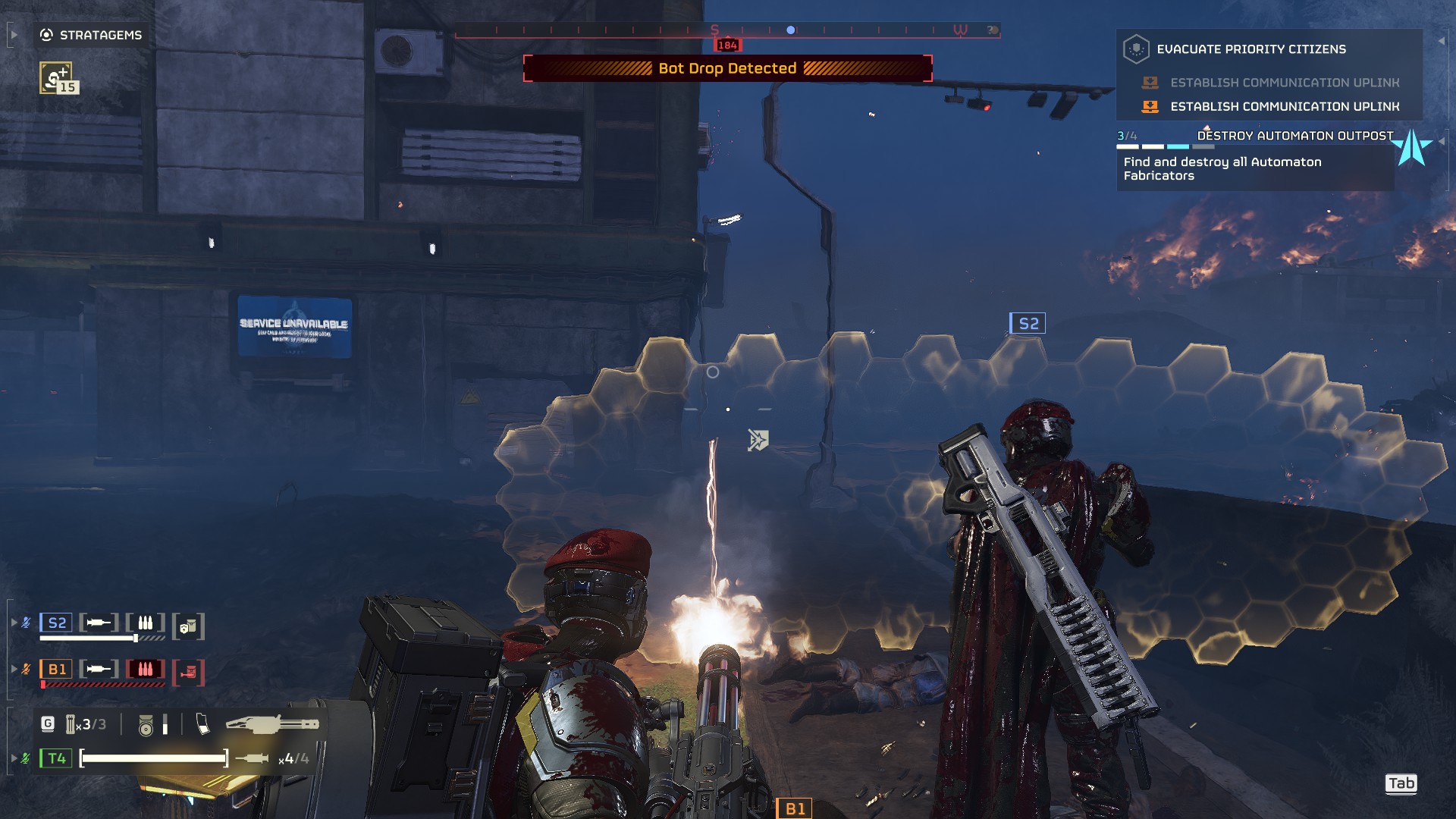The height and width of the screenshot is (819, 1456).
Task: Click S2's backpack status icon
Action: pyautogui.click(x=188, y=626)
